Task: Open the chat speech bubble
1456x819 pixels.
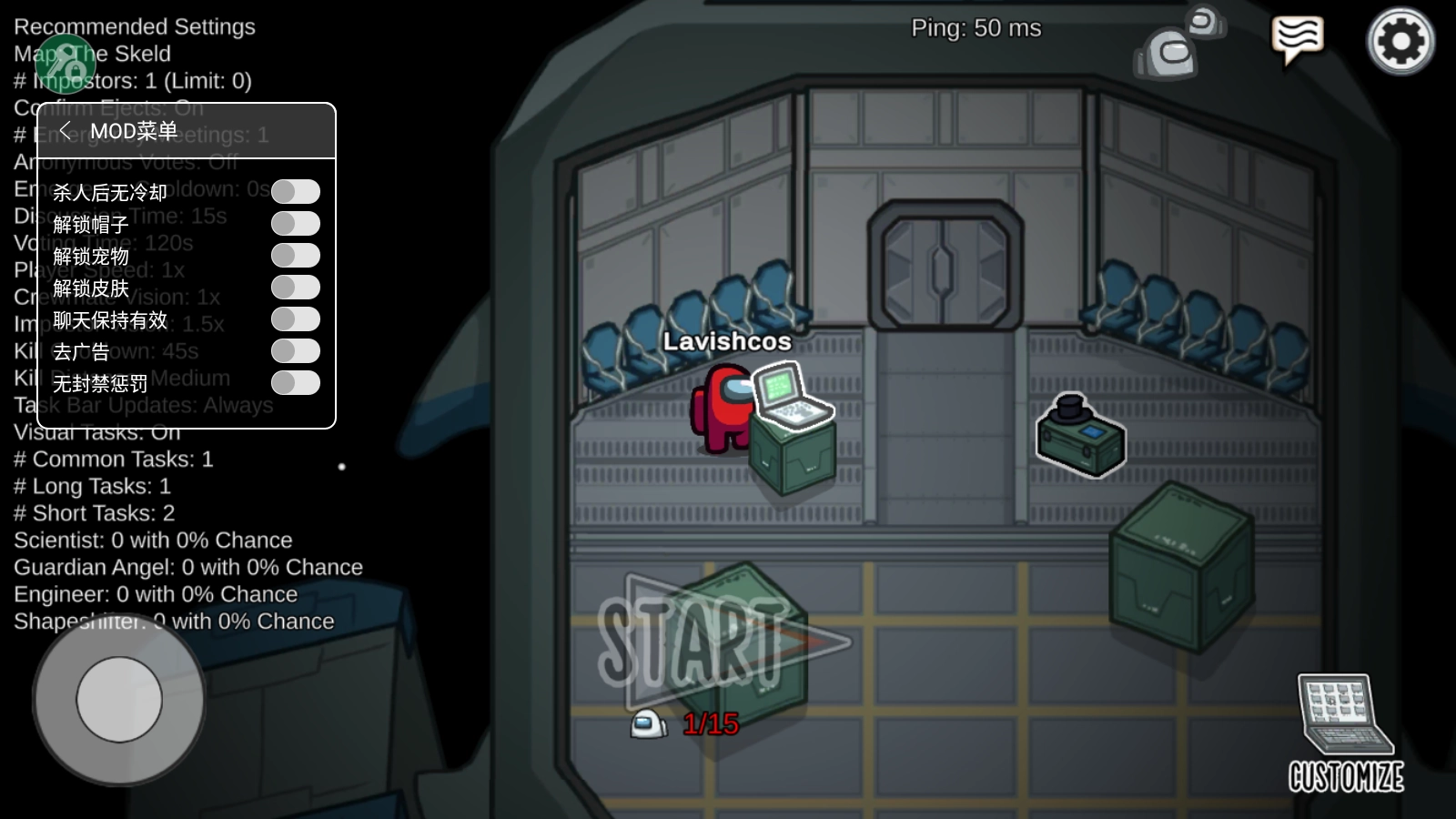Action: coord(1297,39)
